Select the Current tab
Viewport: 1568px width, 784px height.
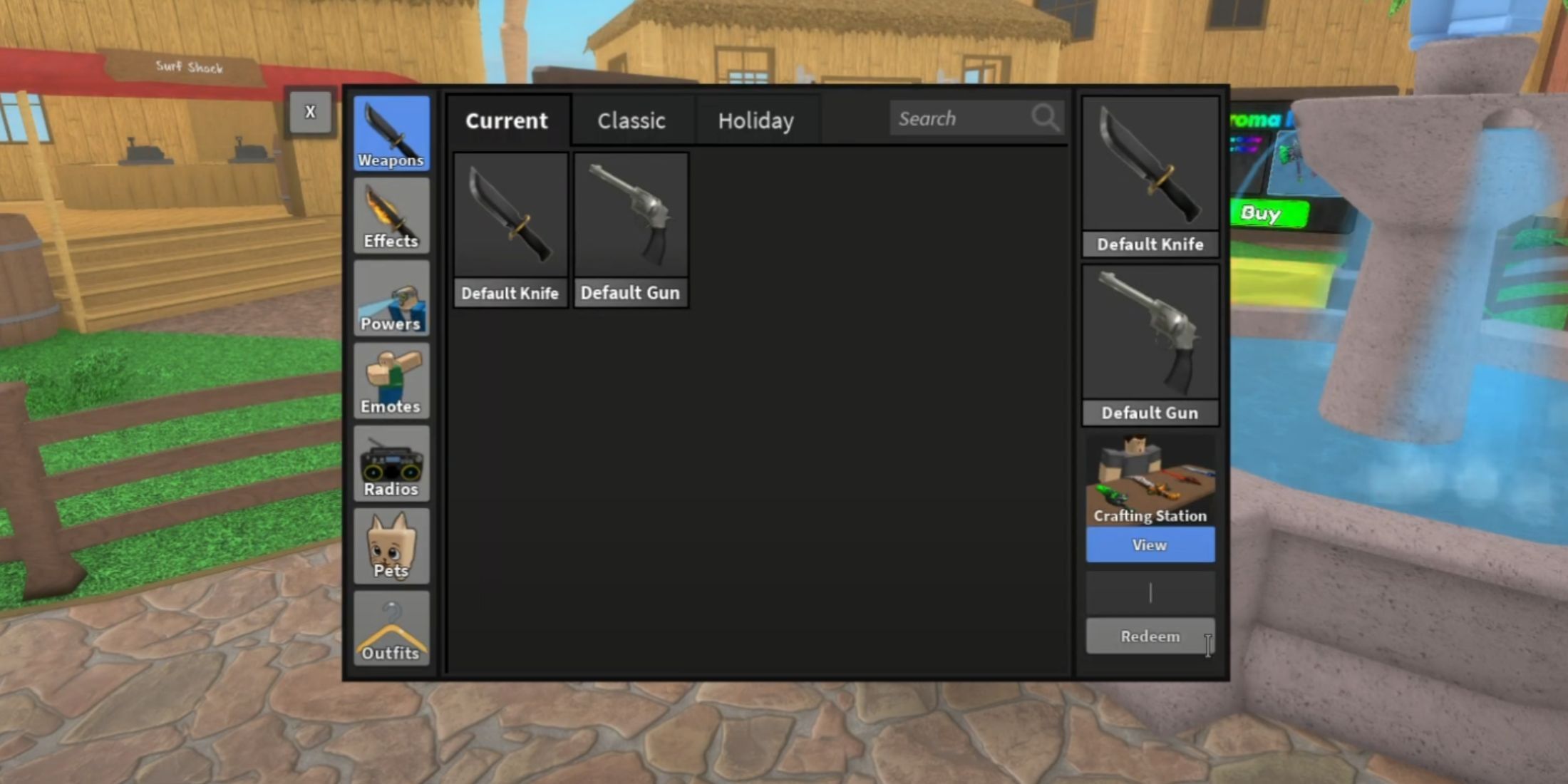point(507,120)
